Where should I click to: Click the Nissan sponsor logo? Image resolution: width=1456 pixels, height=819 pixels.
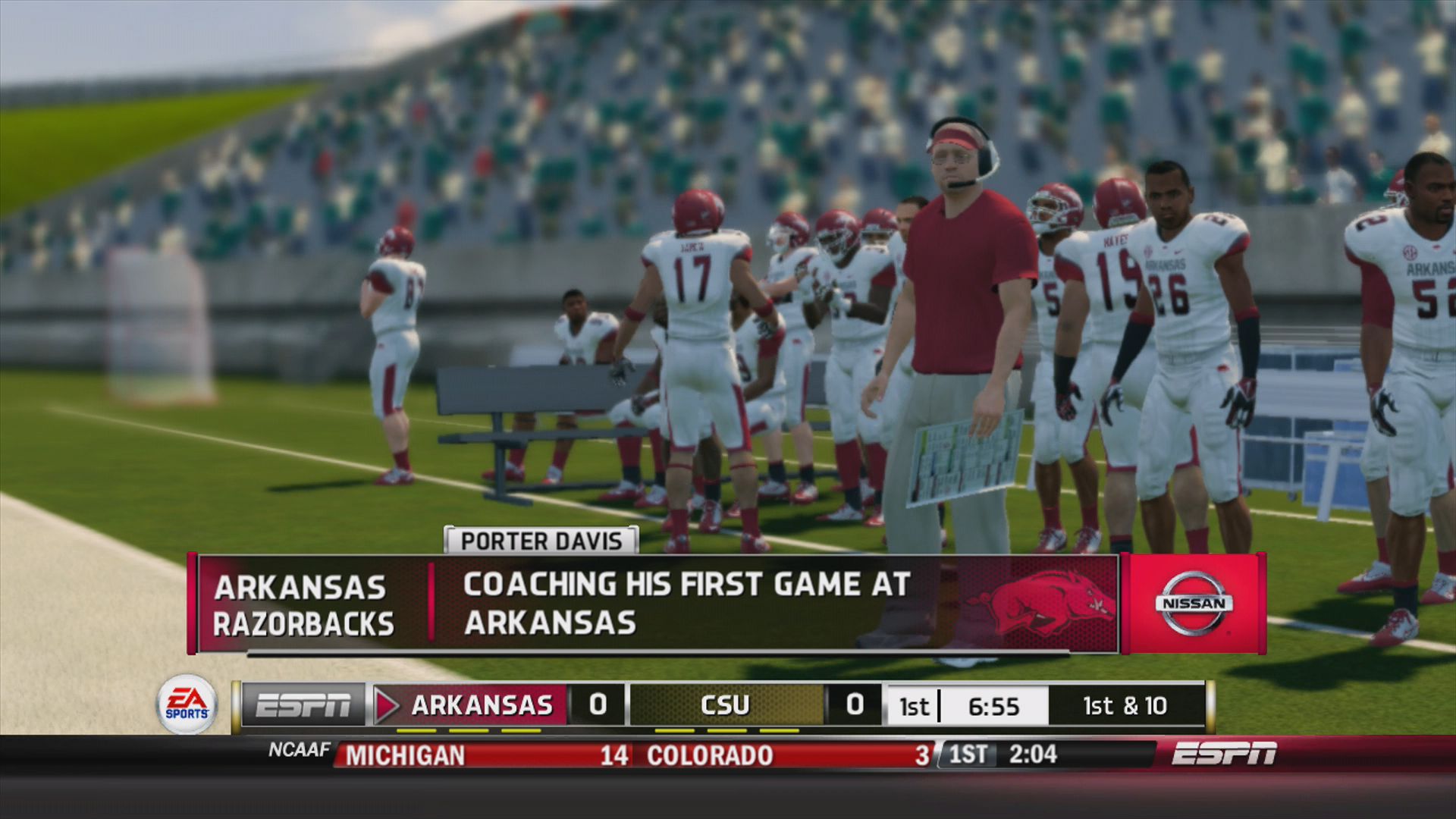pos(1194,603)
